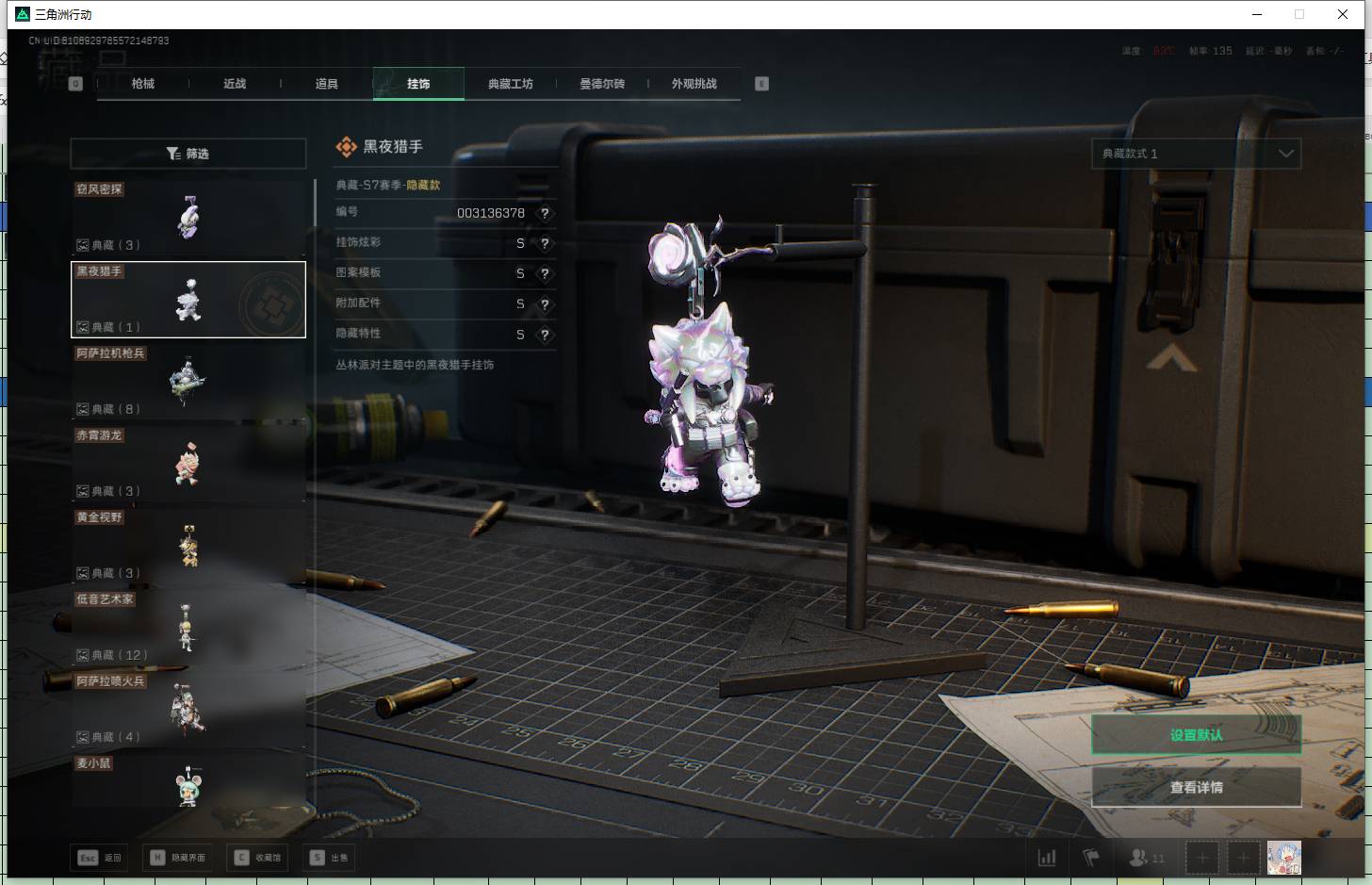Select the 麦小鼠 charm
The height and width of the screenshot is (885, 1372).
188,784
